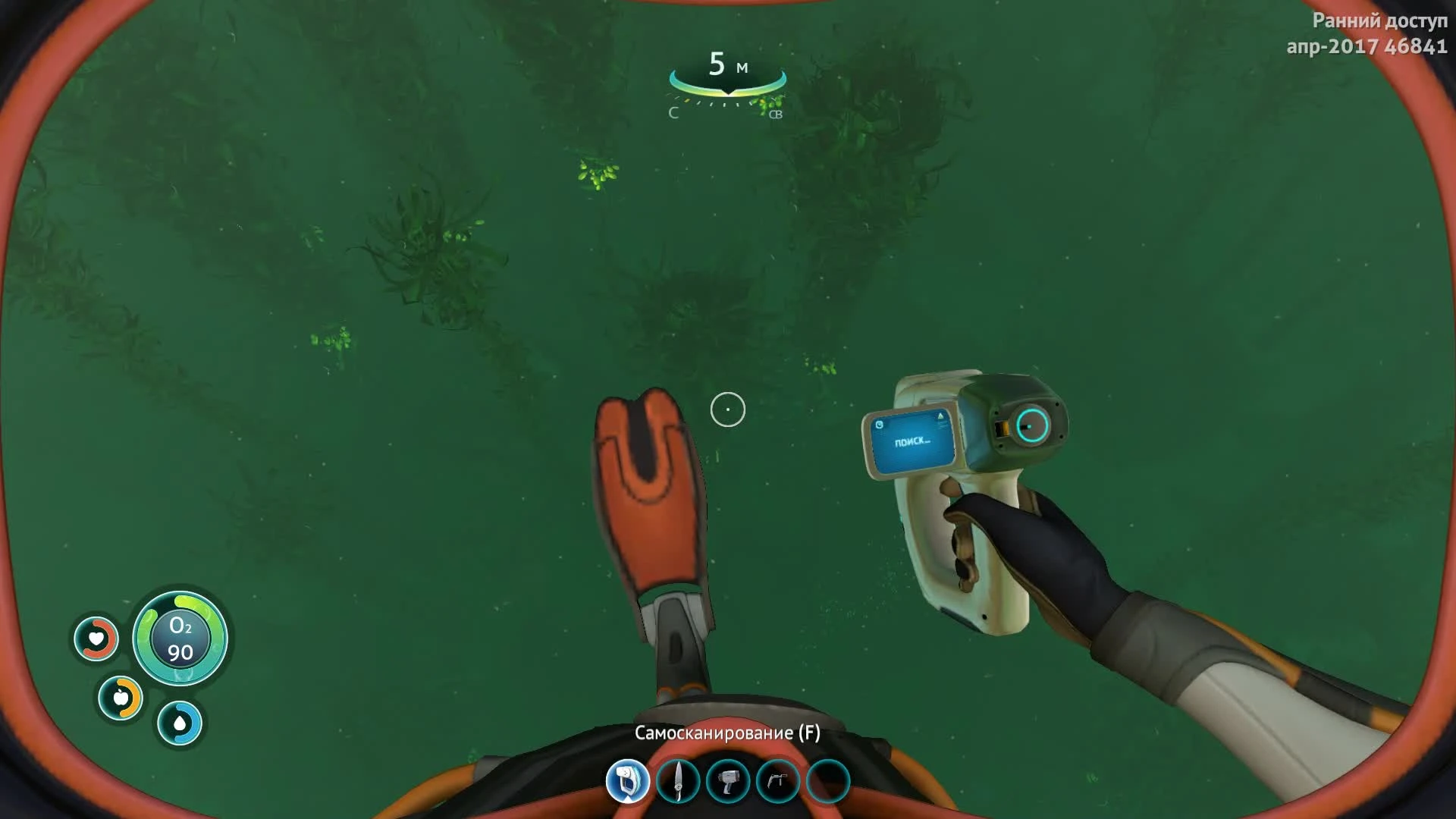
Task: Activate Самосканирование self-scan prompt
Action: [x=728, y=734]
